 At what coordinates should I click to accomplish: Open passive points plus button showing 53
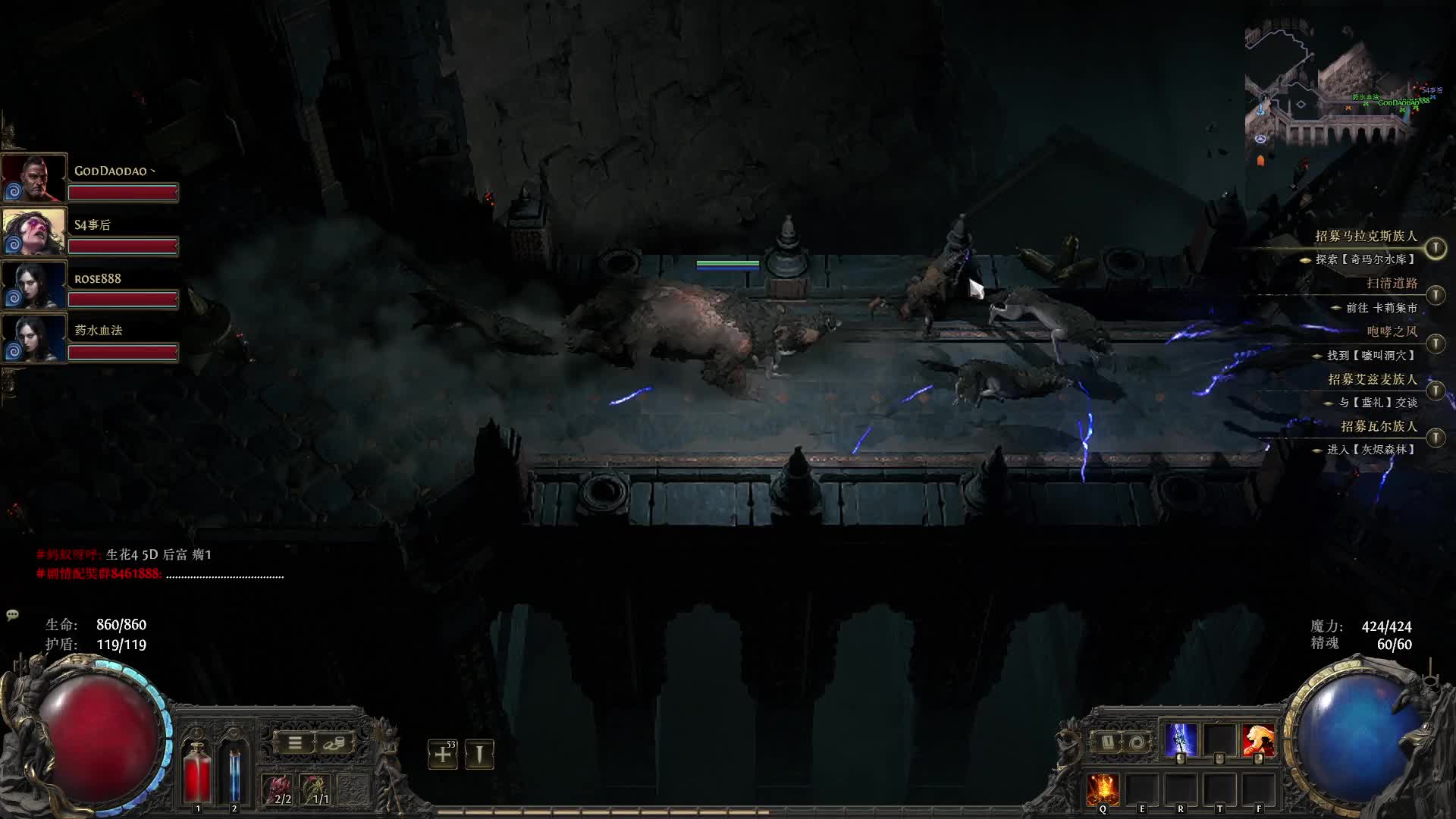click(x=442, y=754)
